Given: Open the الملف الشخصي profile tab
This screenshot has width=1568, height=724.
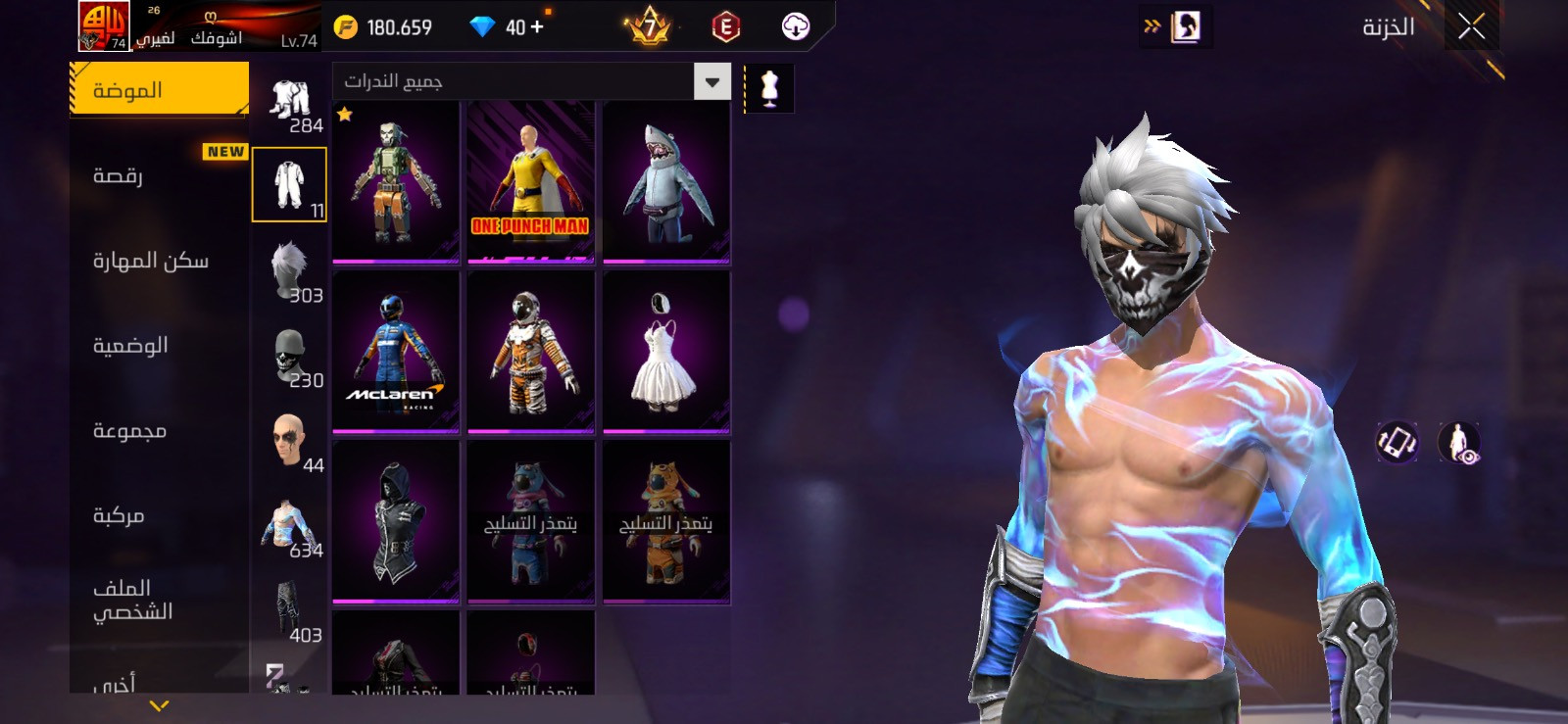Looking at the screenshot, I should pos(132,600).
